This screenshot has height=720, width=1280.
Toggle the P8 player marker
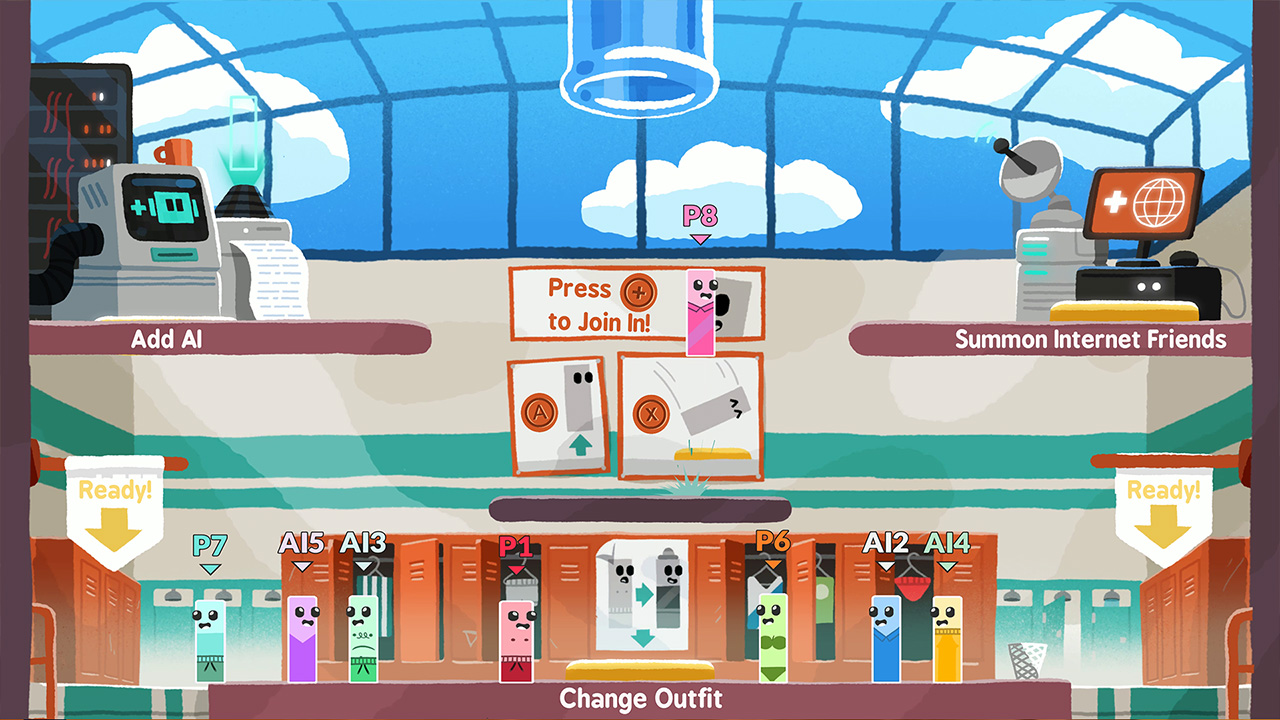tap(699, 221)
